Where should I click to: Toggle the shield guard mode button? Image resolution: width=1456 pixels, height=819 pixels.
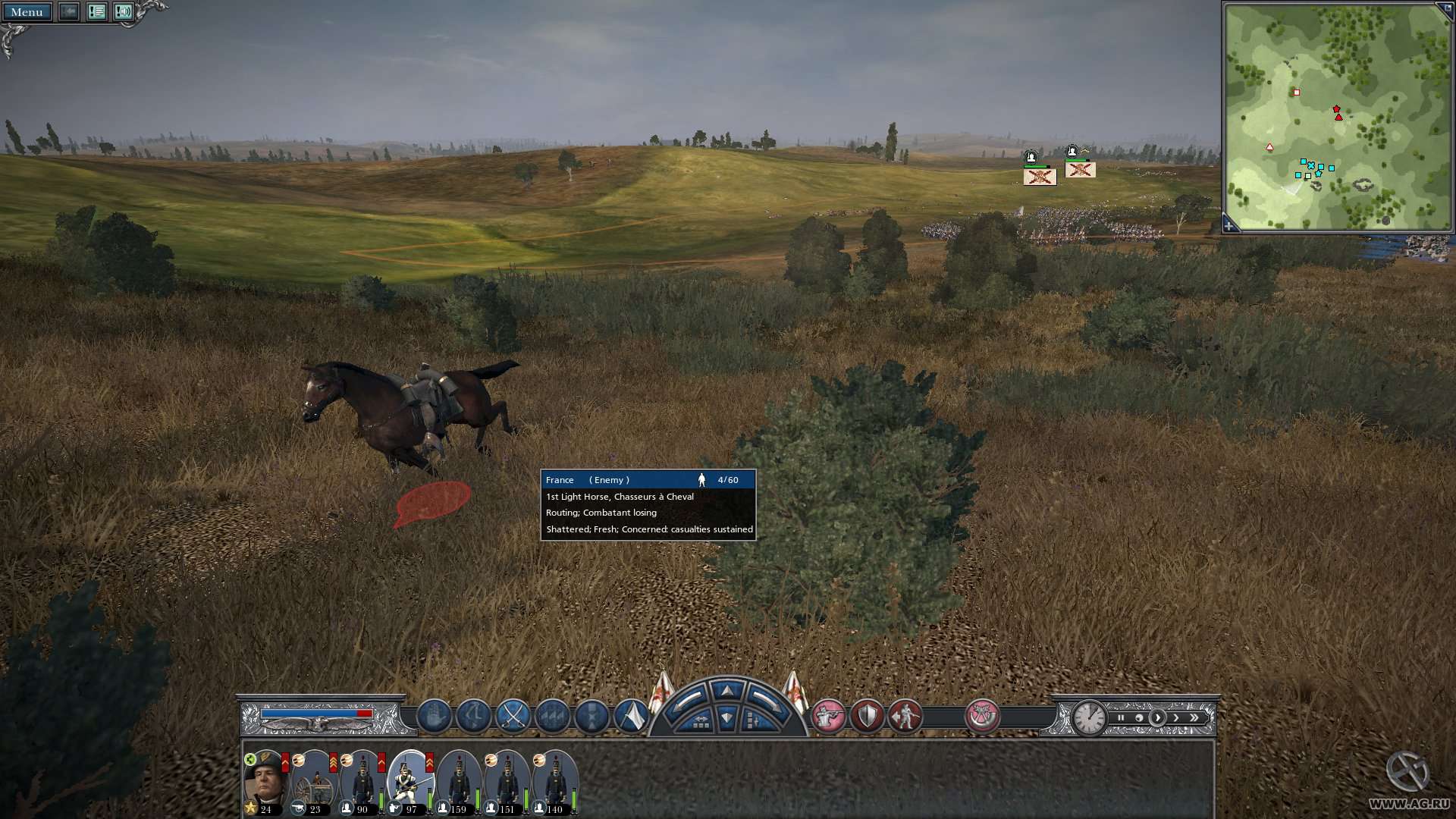[x=867, y=716]
